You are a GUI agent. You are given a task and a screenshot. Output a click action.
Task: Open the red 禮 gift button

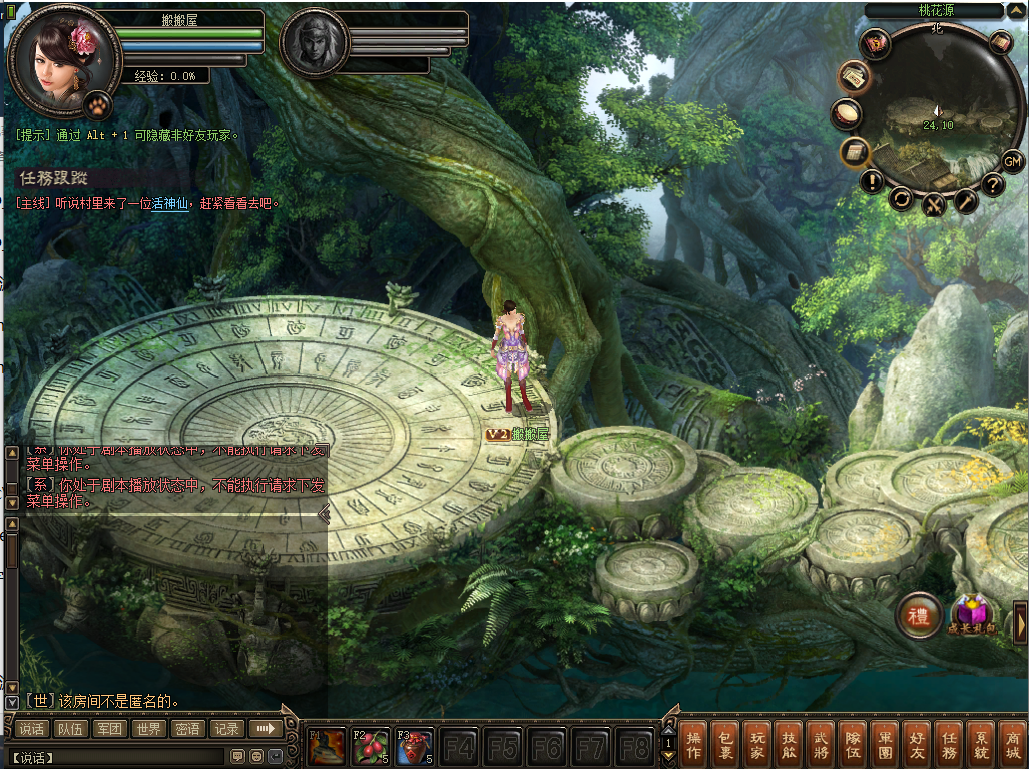point(917,615)
